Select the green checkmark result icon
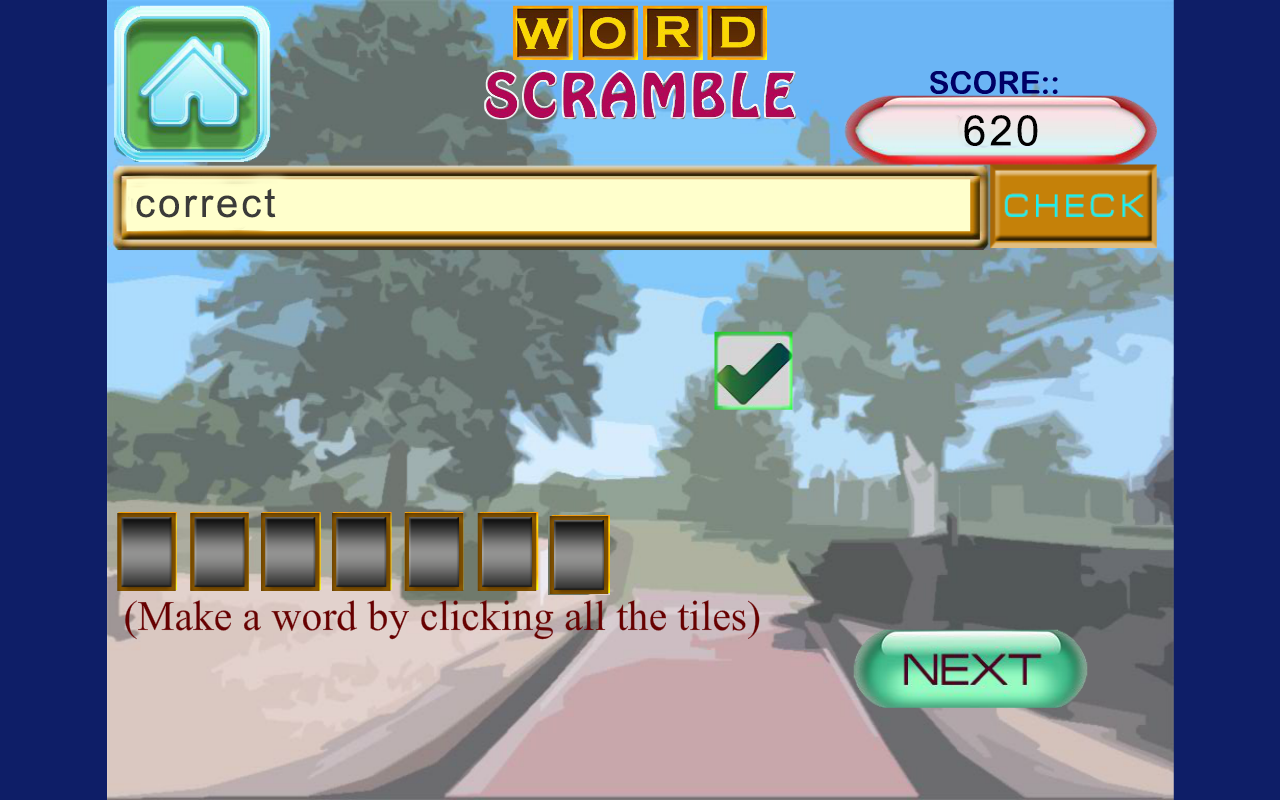This screenshot has width=1280, height=800. 753,370
